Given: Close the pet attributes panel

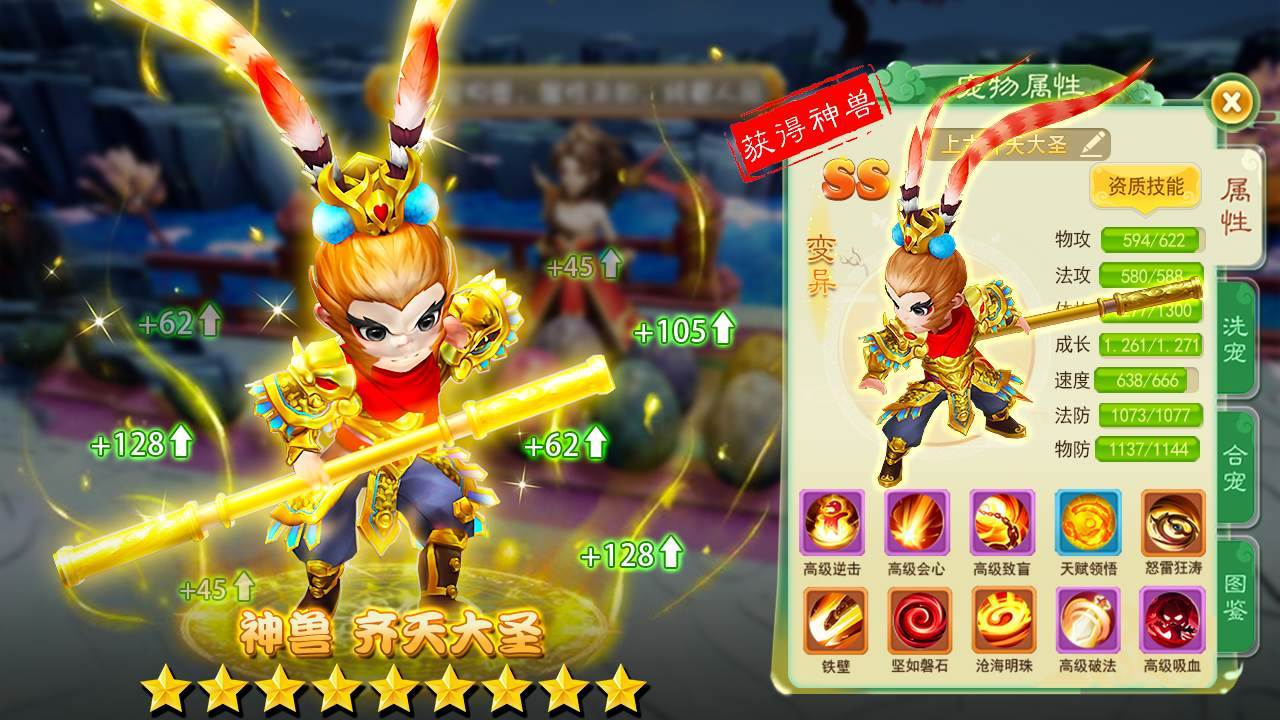Looking at the screenshot, I should pyautogui.click(x=1232, y=101).
